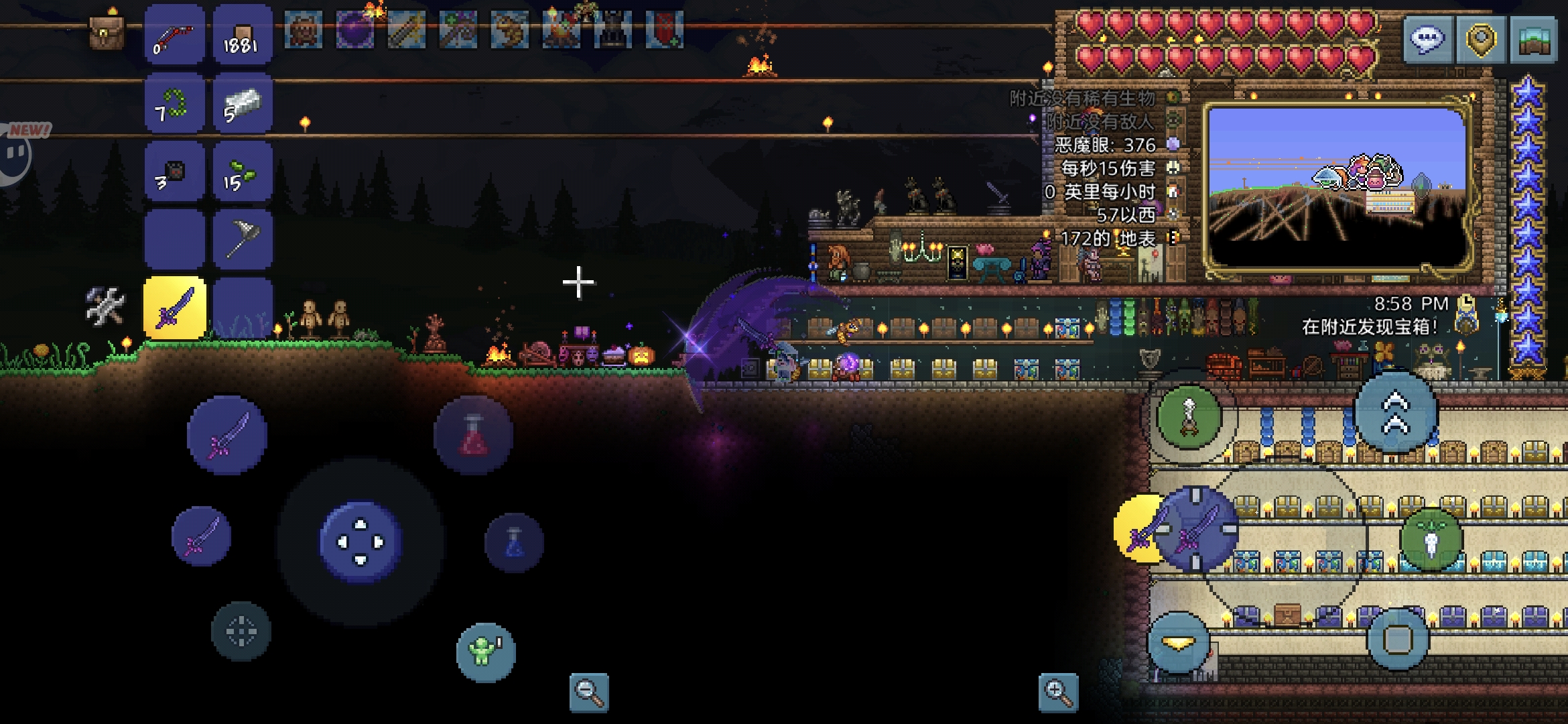Tap the NEW face icon

coord(17,153)
